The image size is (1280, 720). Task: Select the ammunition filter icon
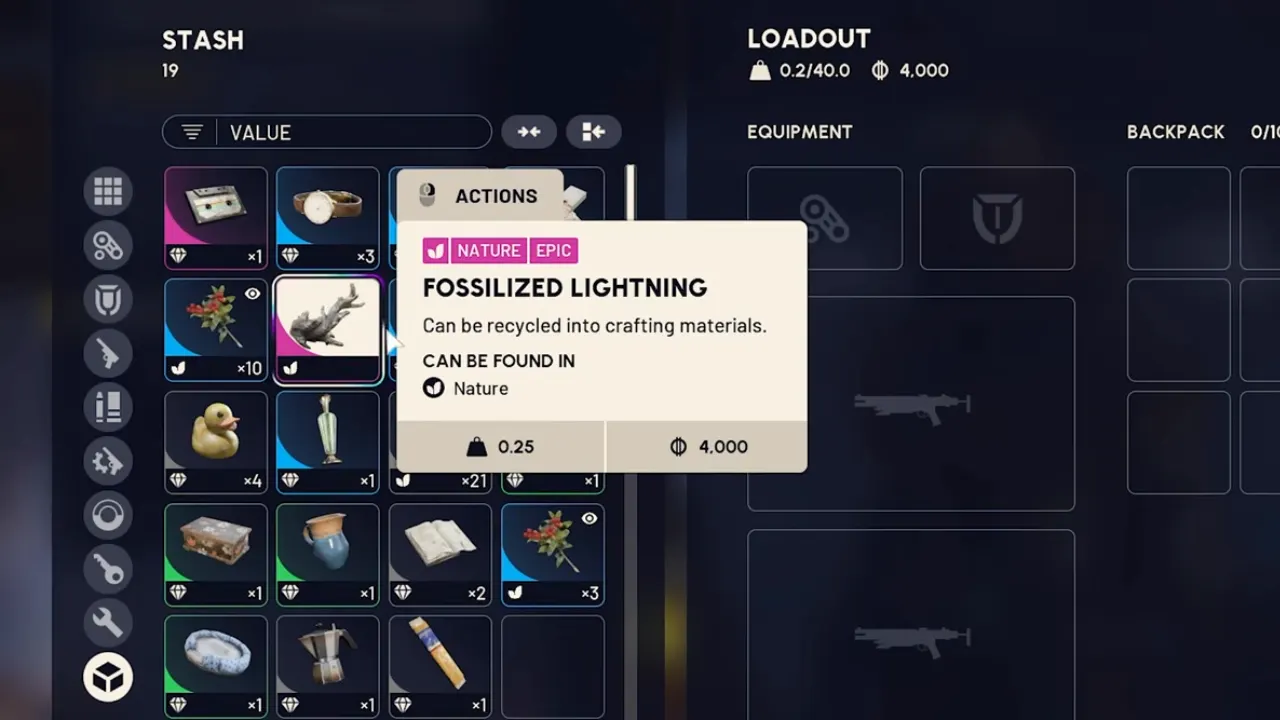tap(108, 407)
